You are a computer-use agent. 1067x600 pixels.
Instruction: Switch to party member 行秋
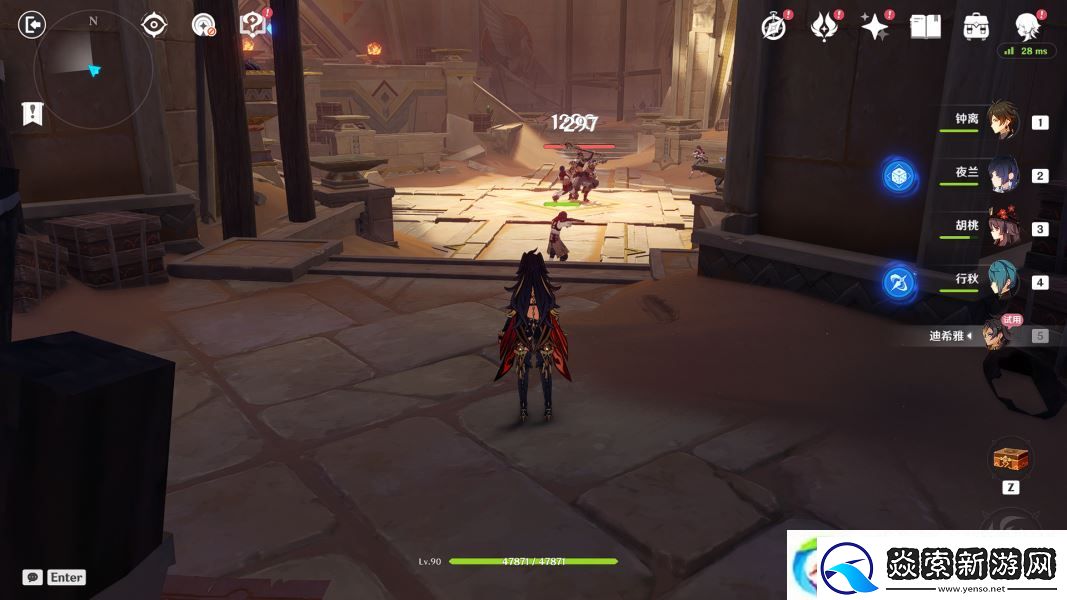coord(1003,281)
